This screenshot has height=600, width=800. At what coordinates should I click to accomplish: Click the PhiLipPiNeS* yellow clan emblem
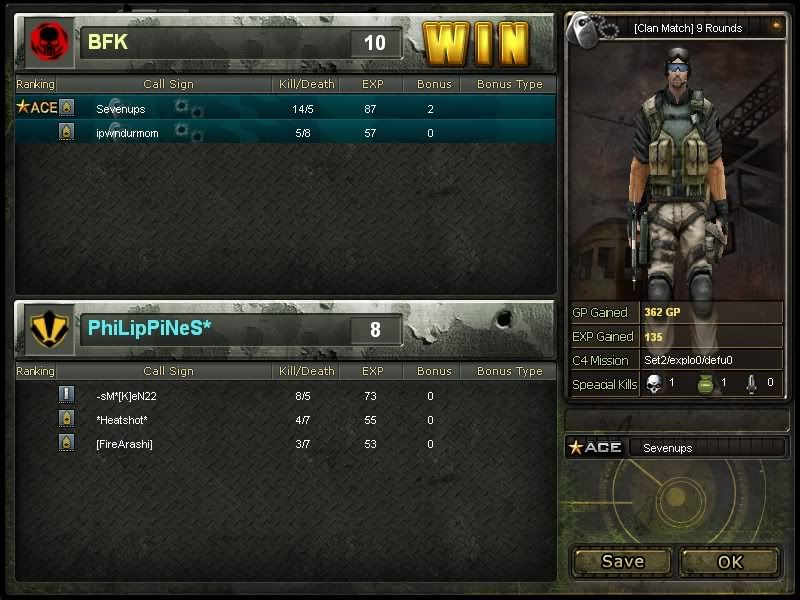[x=46, y=330]
